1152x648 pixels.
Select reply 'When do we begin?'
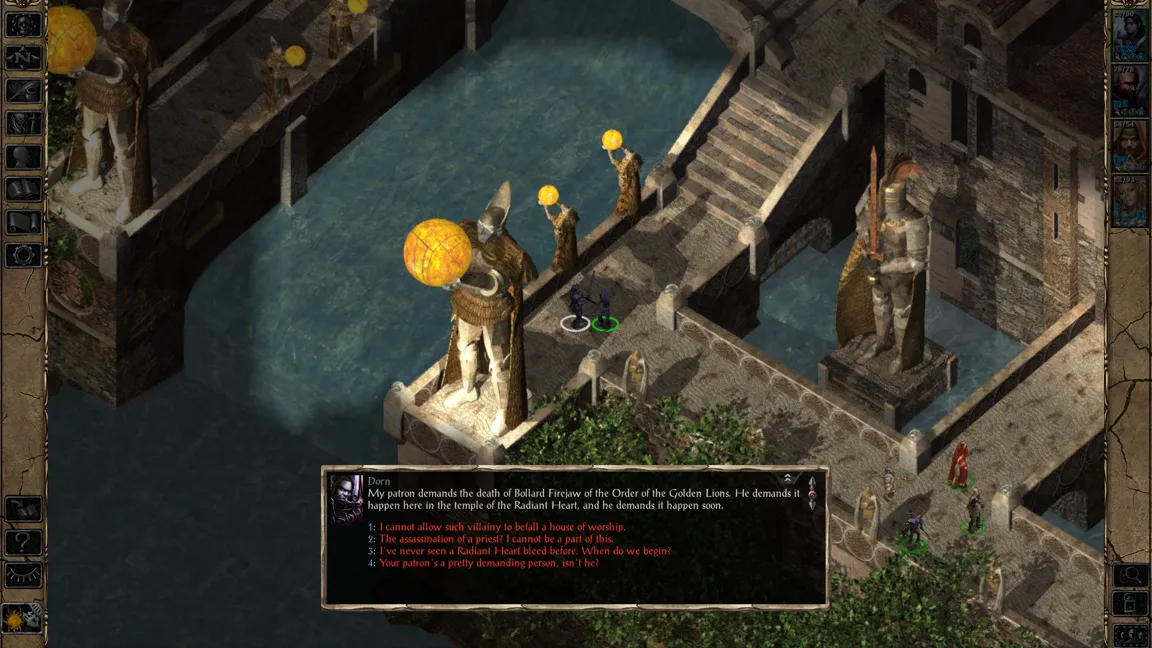click(x=525, y=551)
